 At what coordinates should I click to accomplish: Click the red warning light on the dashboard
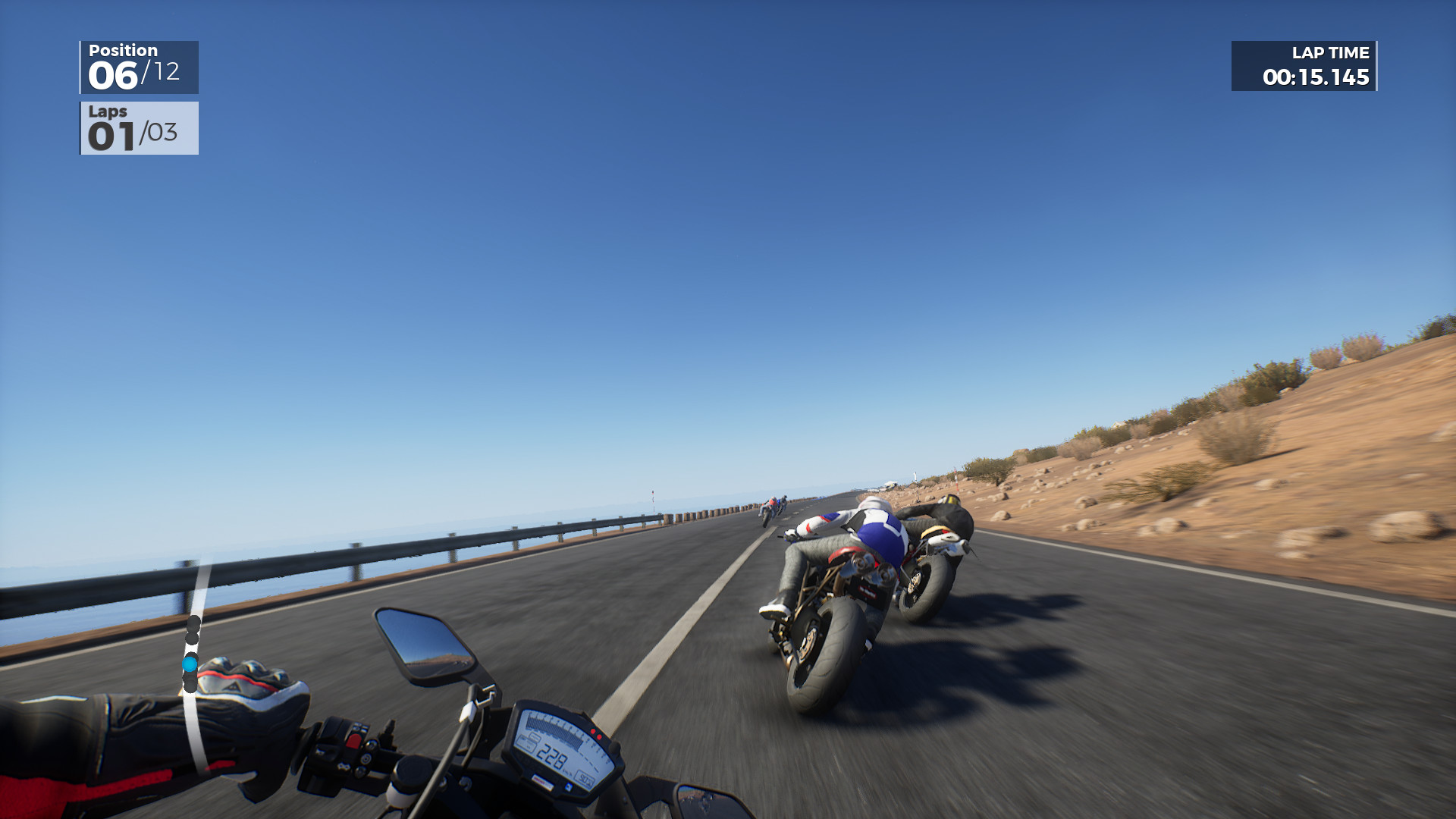click(x=593, y=731)
